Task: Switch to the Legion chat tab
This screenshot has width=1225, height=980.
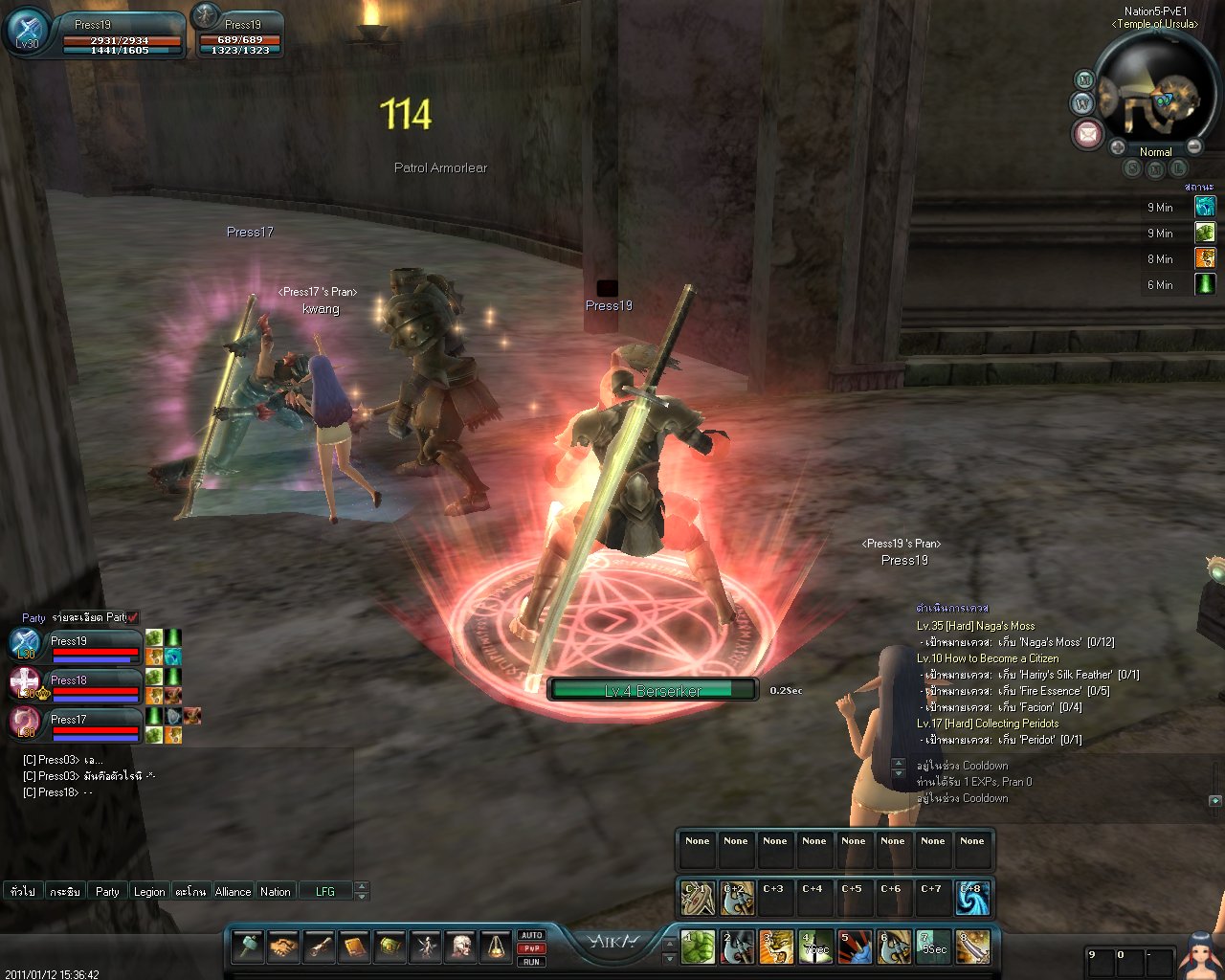Action: (149, 891)
